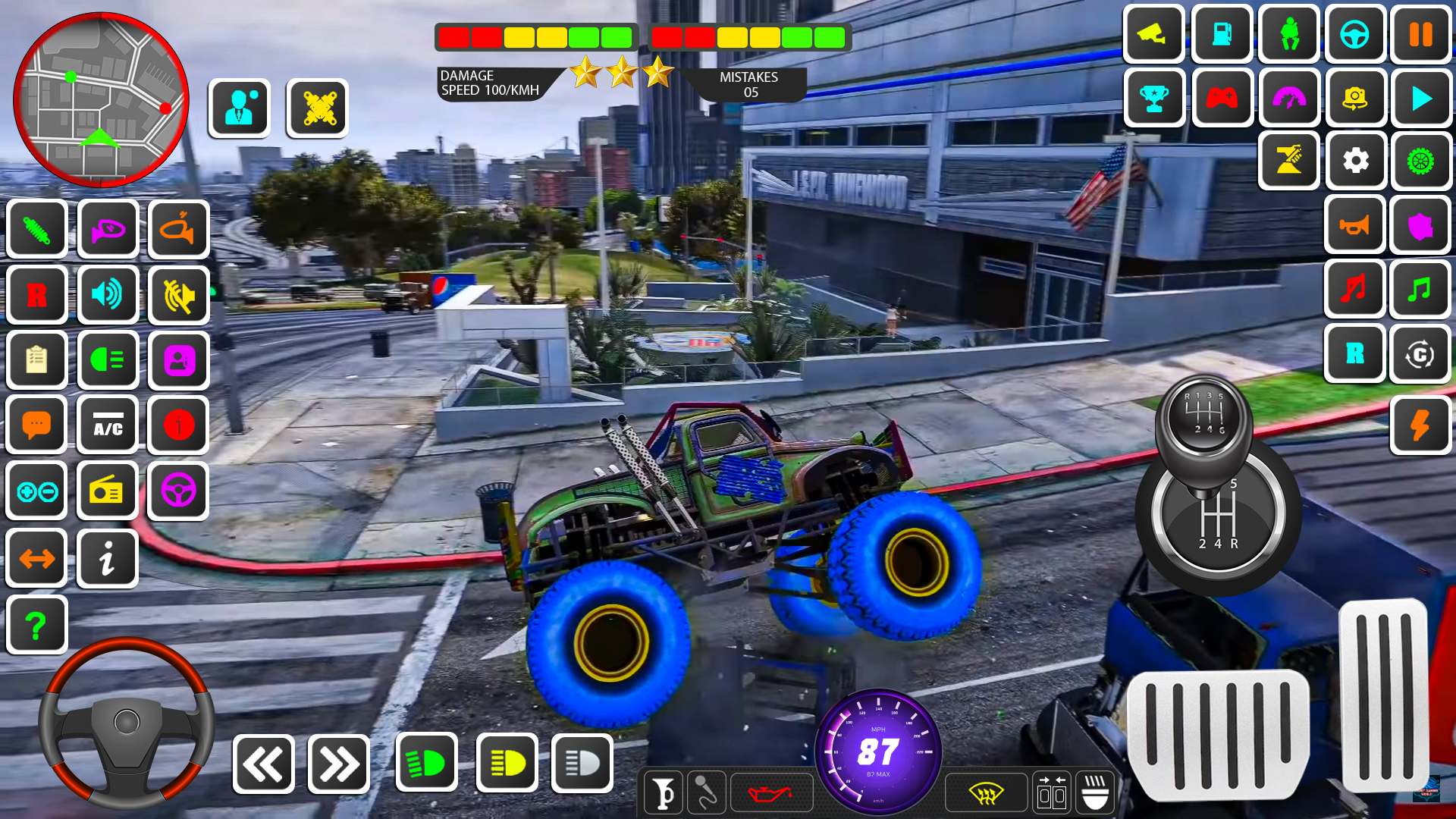The height and width of the screenshot is (819, 1456).
Task: Tap the yellow camera rotation icon
Action: pyautogui.click(x=1355, y=99)
